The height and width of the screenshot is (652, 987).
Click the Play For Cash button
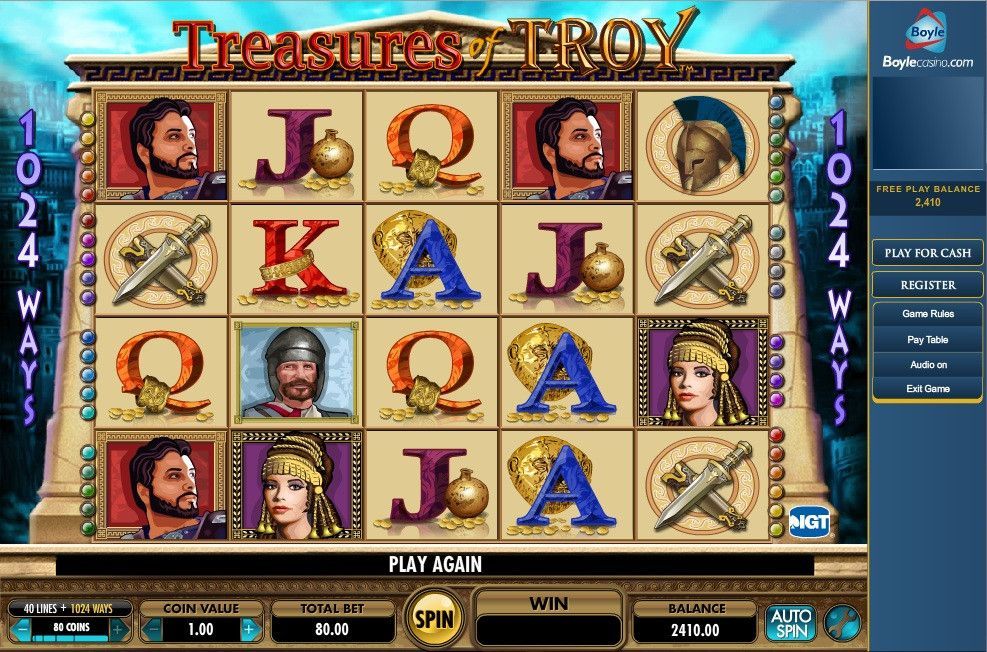pos(927,253)
